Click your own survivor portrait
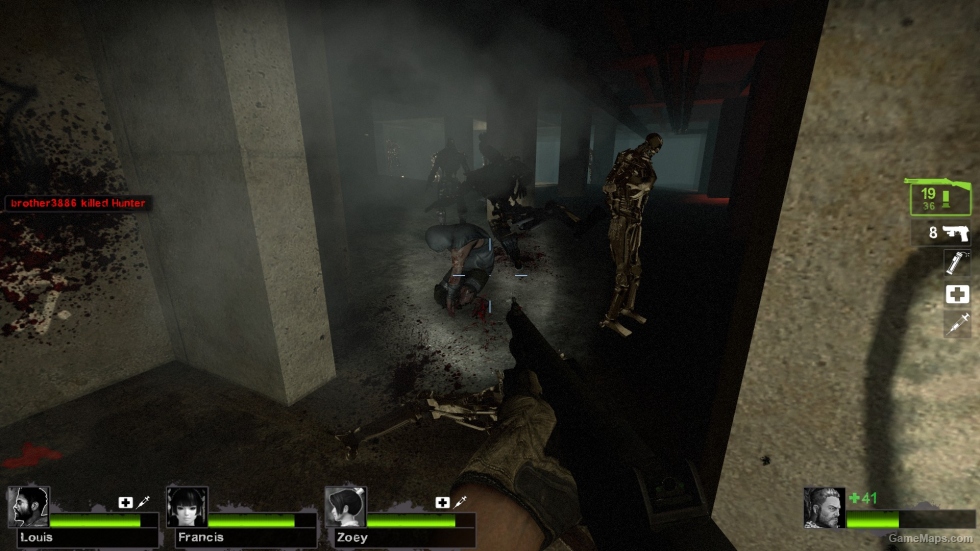 [x=824, y=507]
